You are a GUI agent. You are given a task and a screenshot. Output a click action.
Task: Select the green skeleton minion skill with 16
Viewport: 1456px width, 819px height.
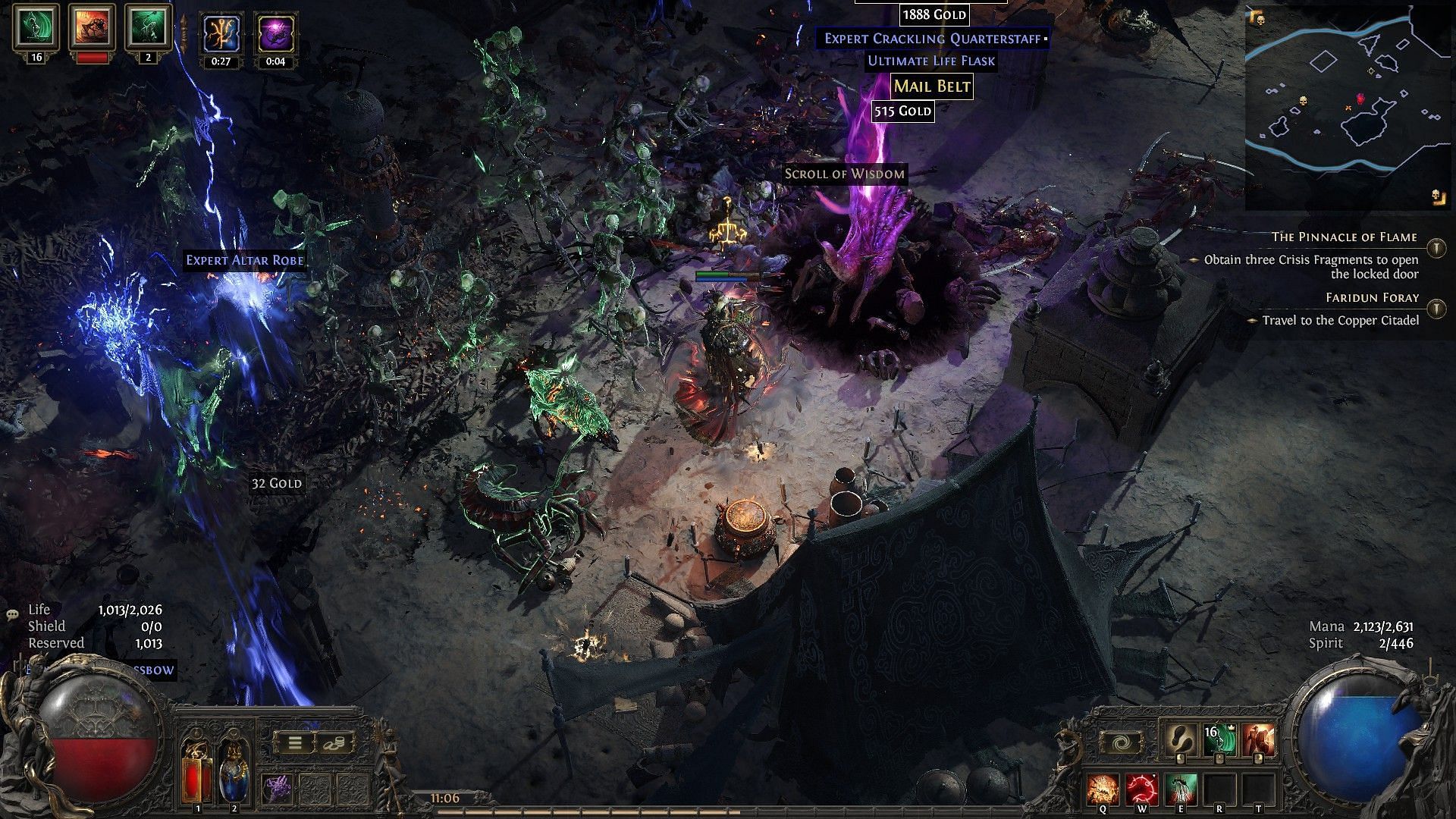point(1220,741)
